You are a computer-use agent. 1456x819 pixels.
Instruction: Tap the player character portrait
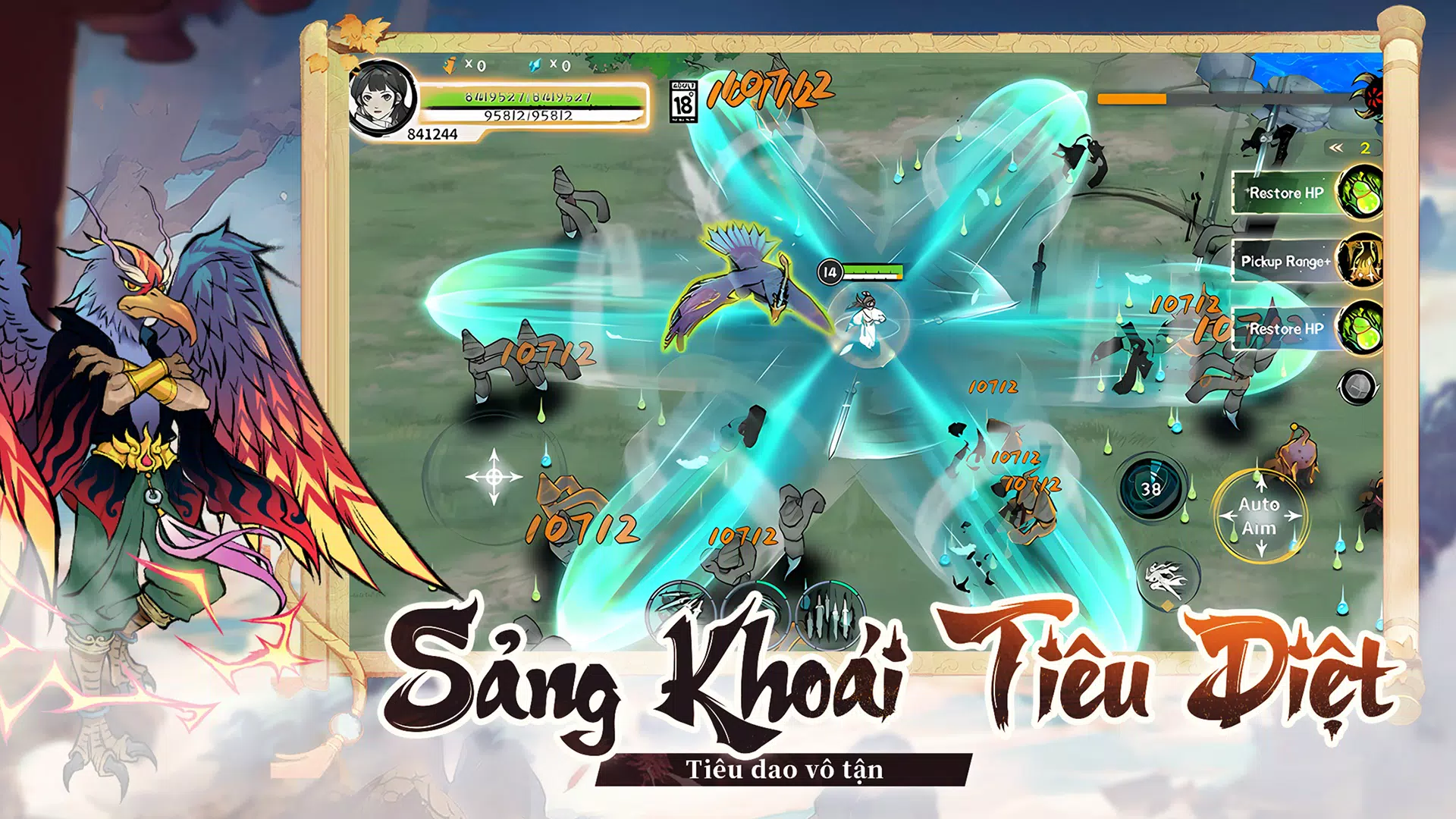tap(383, 99)
